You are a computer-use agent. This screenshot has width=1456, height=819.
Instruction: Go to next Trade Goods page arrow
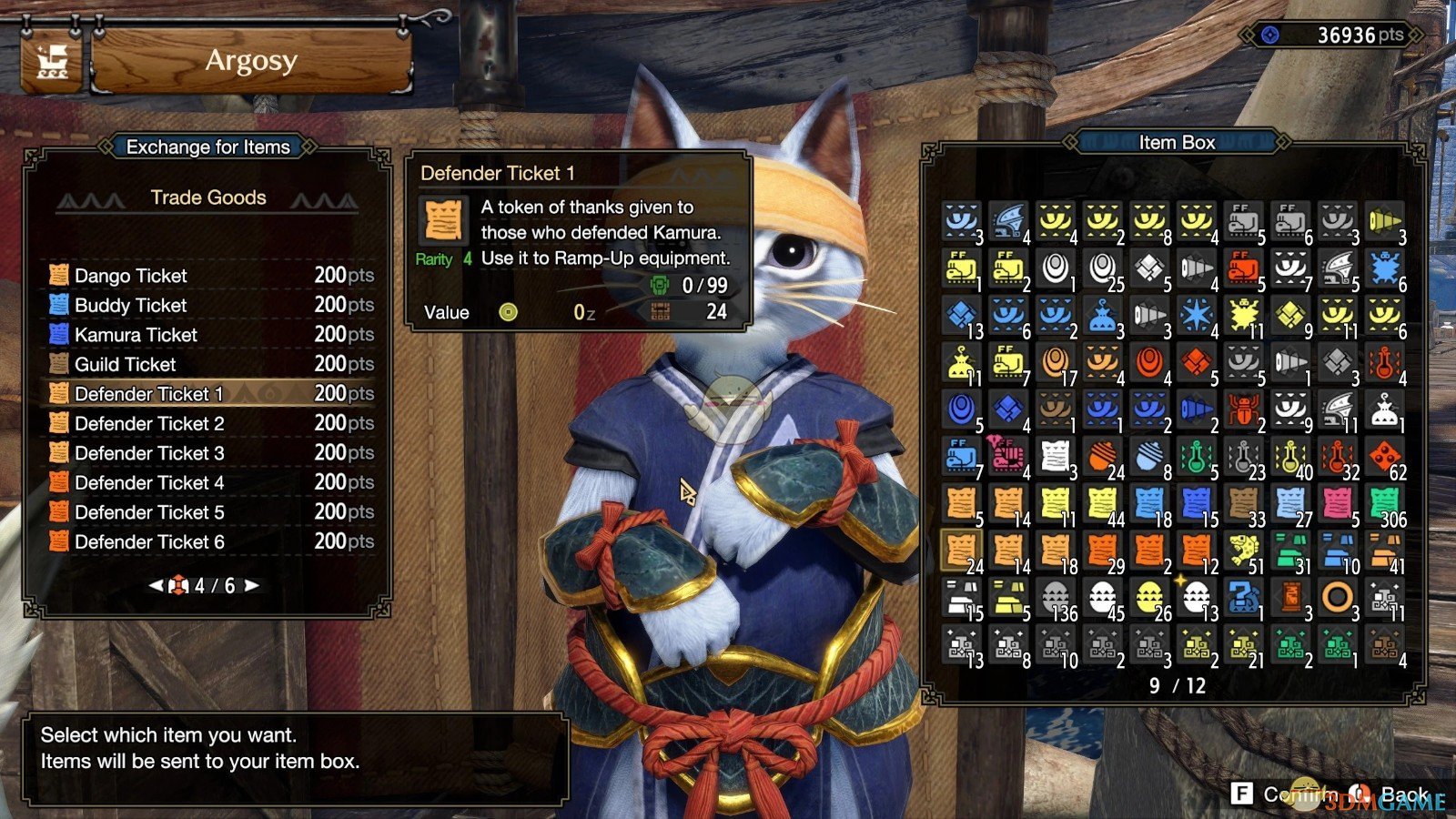coord(252,585)
